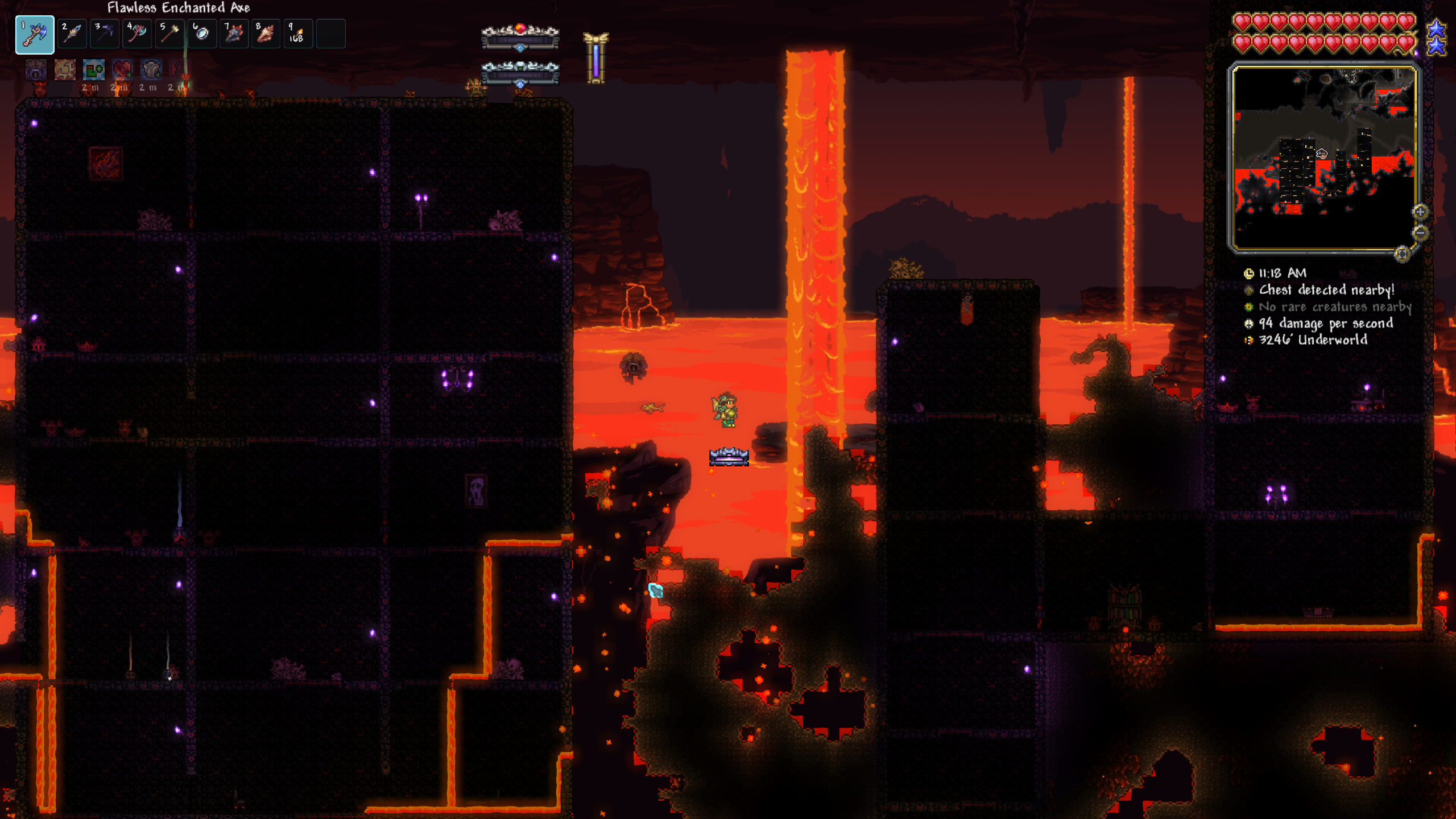The height and width of the screenshot is (819, 1456).
Task: Dismiss the Well Fed buff with two minutes left
Action: coord(93,69)
